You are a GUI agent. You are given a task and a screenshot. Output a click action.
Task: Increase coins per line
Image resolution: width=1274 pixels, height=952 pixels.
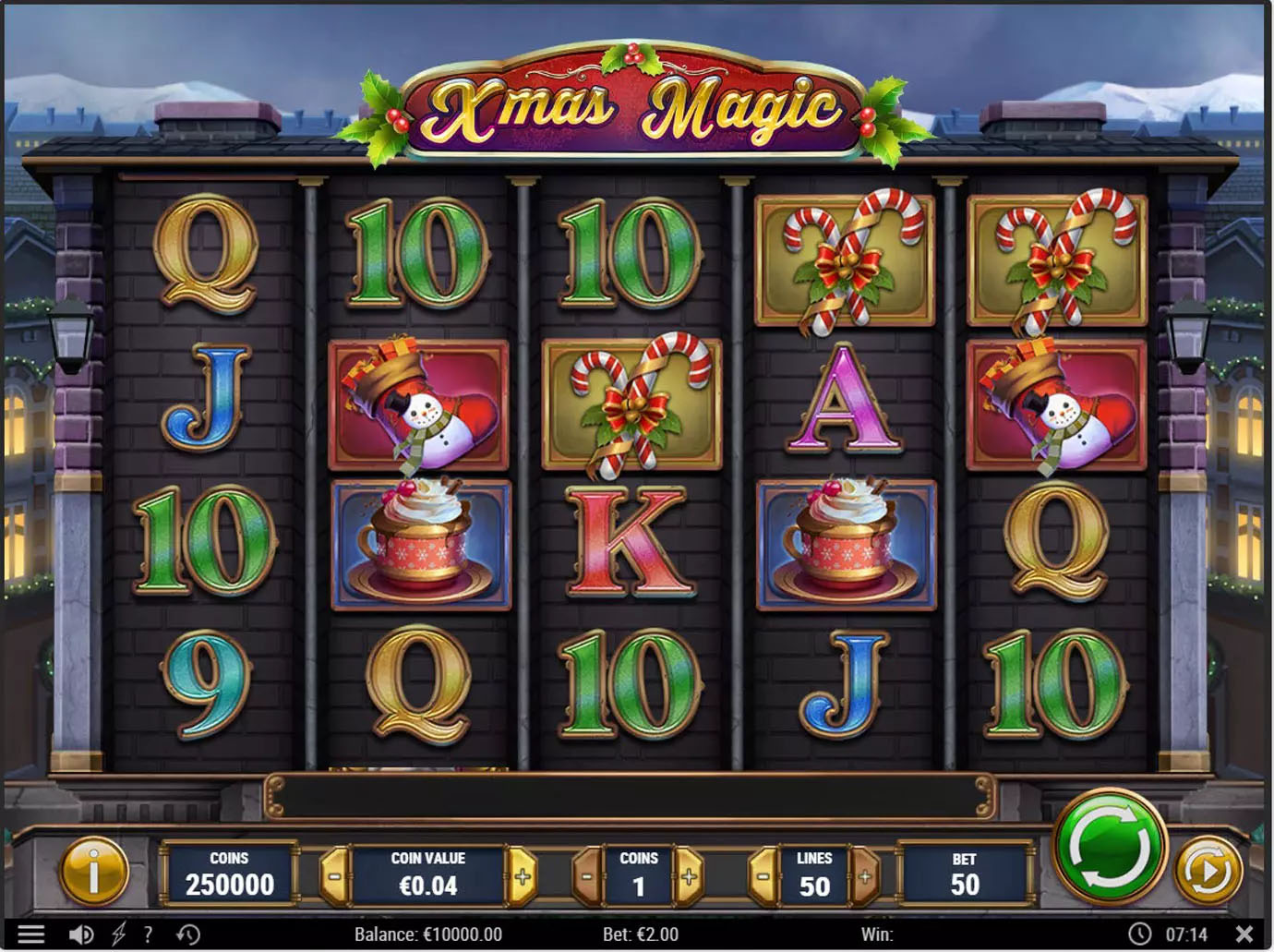[x=688, y=875]
